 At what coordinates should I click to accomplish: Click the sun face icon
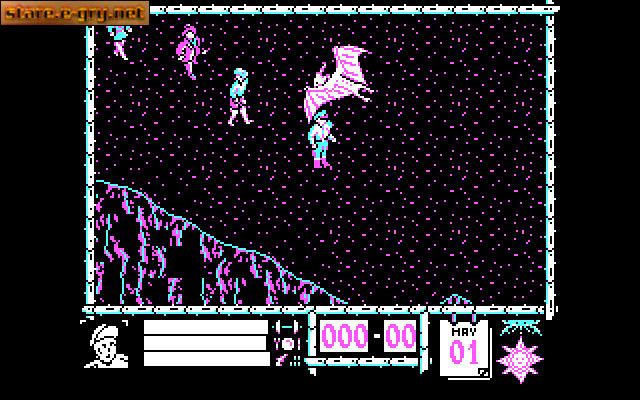coord(520,353)
